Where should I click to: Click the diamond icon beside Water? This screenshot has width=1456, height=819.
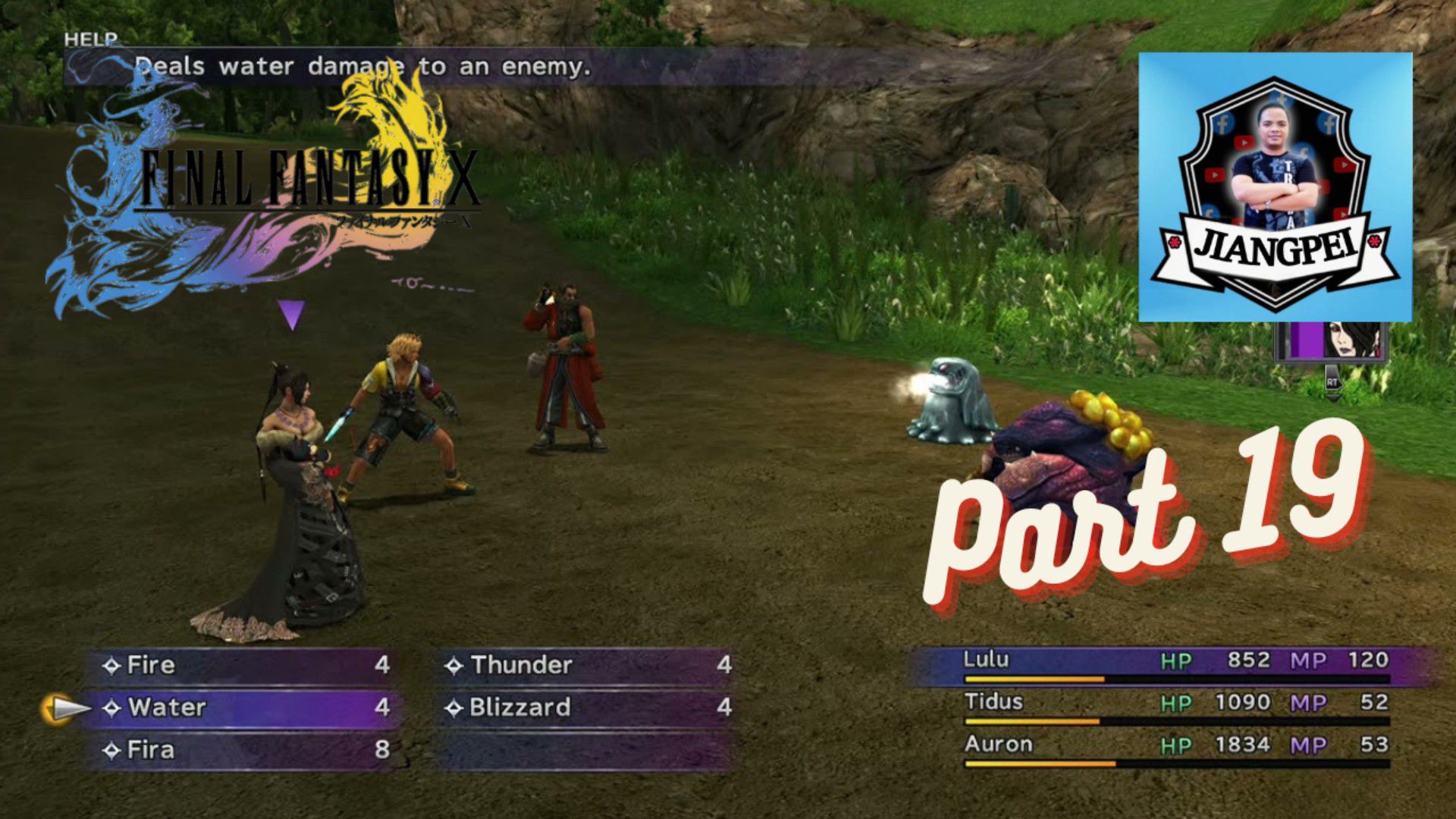[114, 708]
